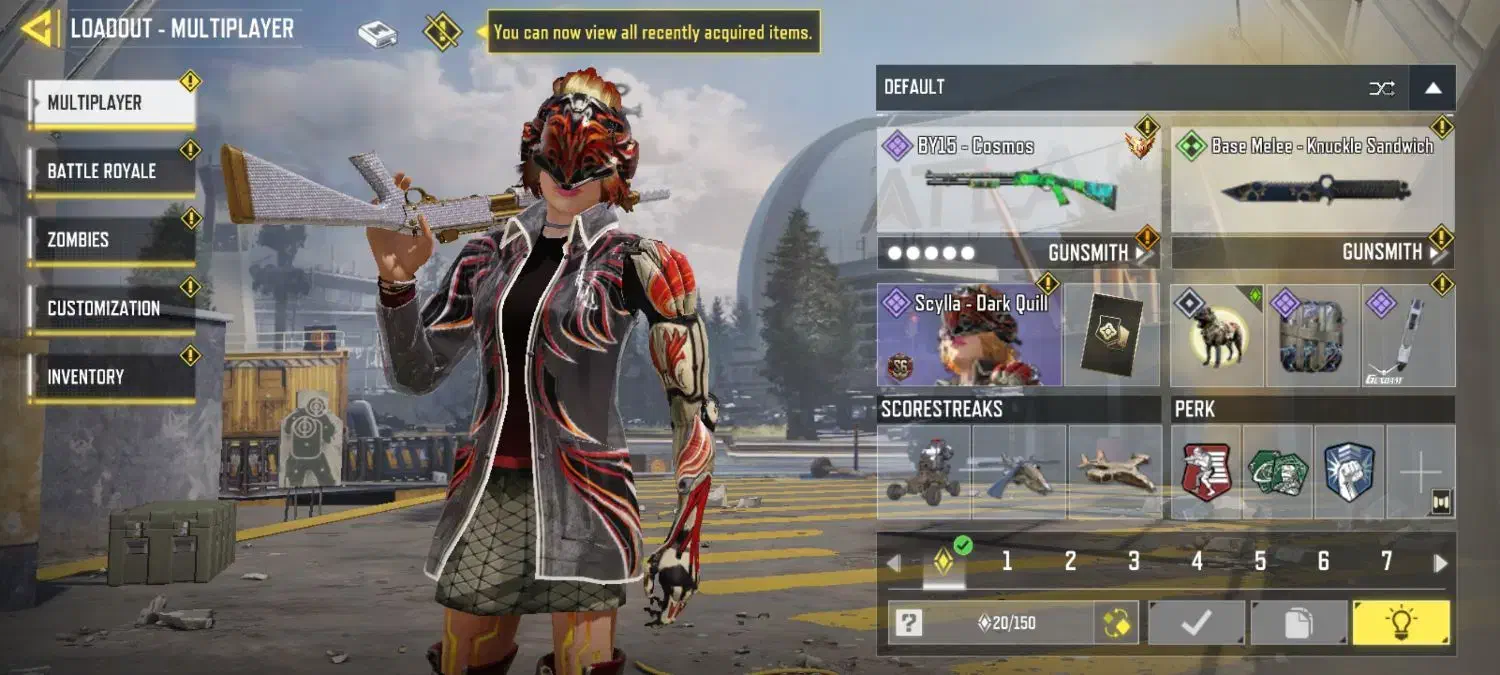Image resolution: width=1500 pixels, height=675 pixels.
Task: Switch to the Zombies tab
Action: tap(112, 240)
